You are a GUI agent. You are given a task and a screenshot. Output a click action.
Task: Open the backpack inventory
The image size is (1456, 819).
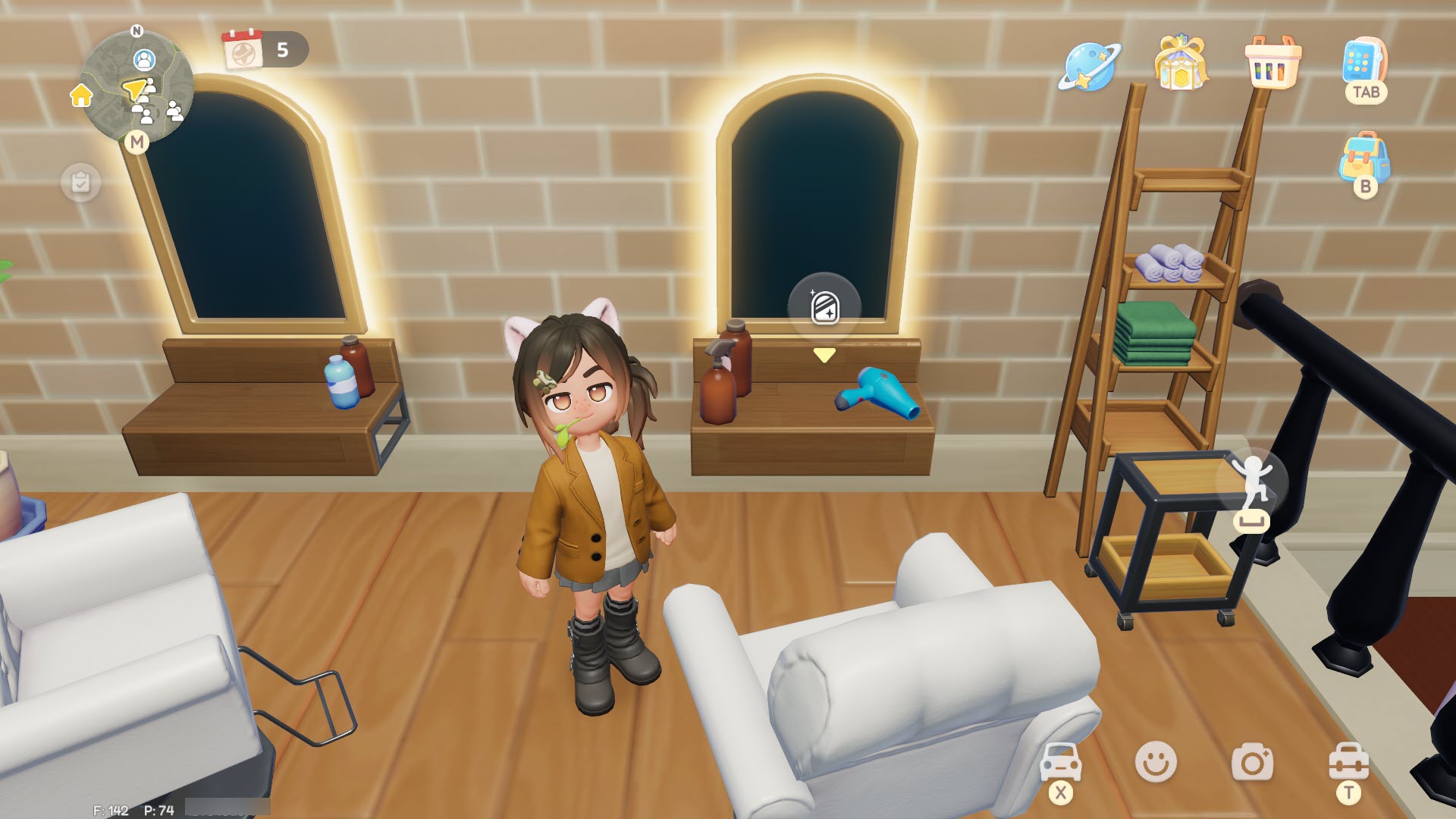(1364, 158)
